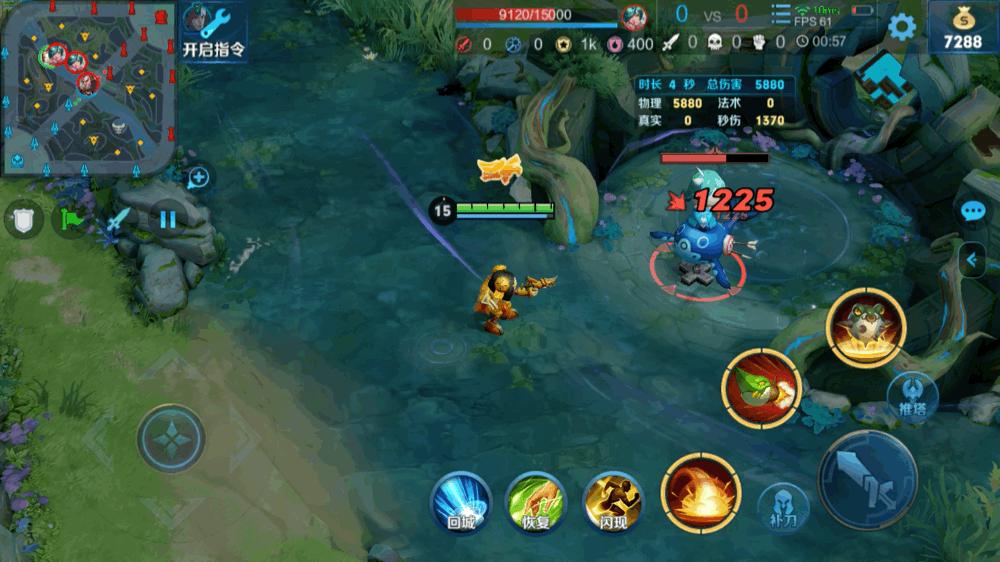Image resolution: width=1000 pixels, height=562 pixels.
Task: Trigger the creature ultimate skill
Action: [x=866, y=327]
